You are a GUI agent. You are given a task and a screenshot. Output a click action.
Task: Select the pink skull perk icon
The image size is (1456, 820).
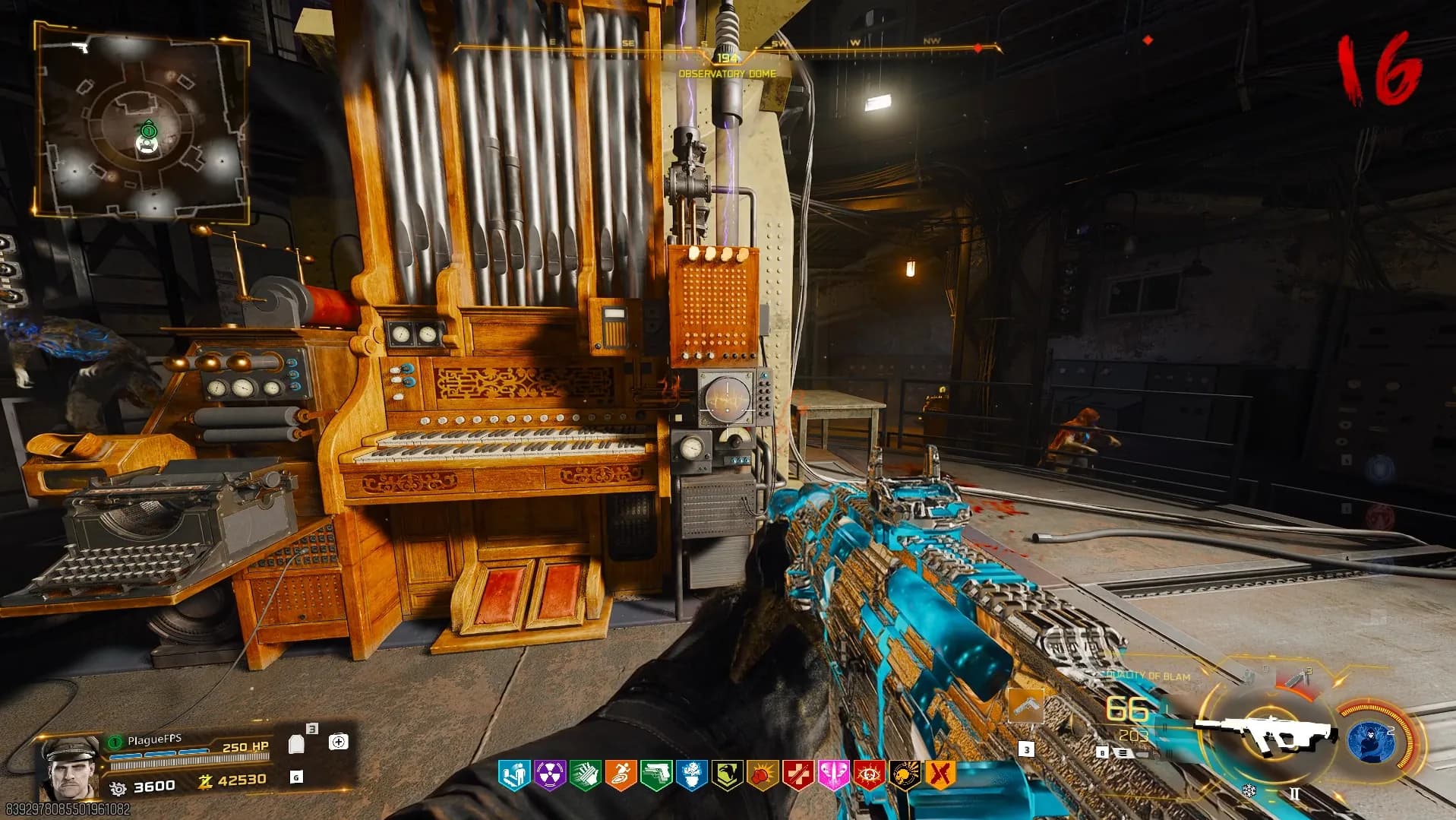833,774
